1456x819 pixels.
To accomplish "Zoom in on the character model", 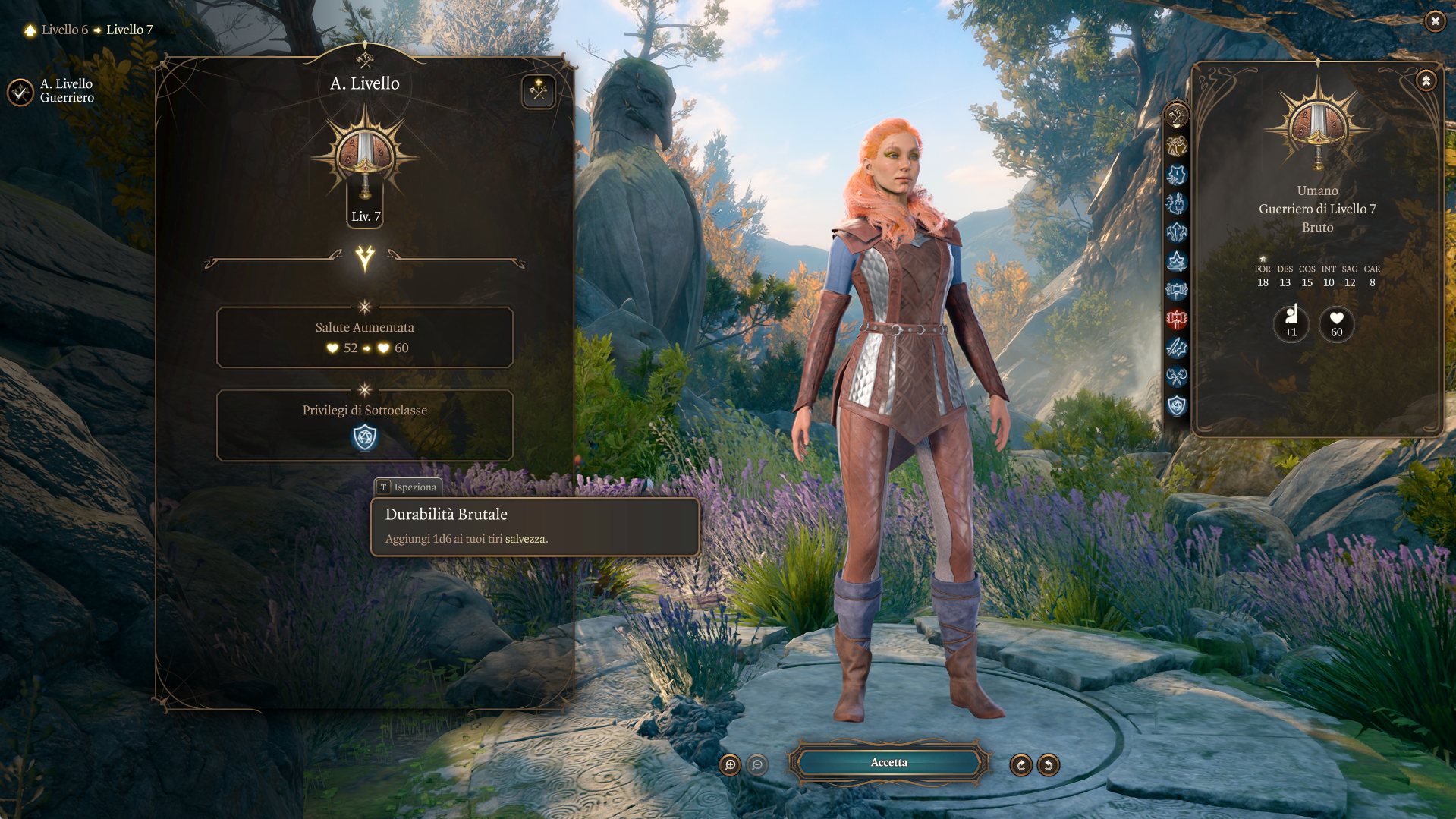I will click(x=730, y=765).
